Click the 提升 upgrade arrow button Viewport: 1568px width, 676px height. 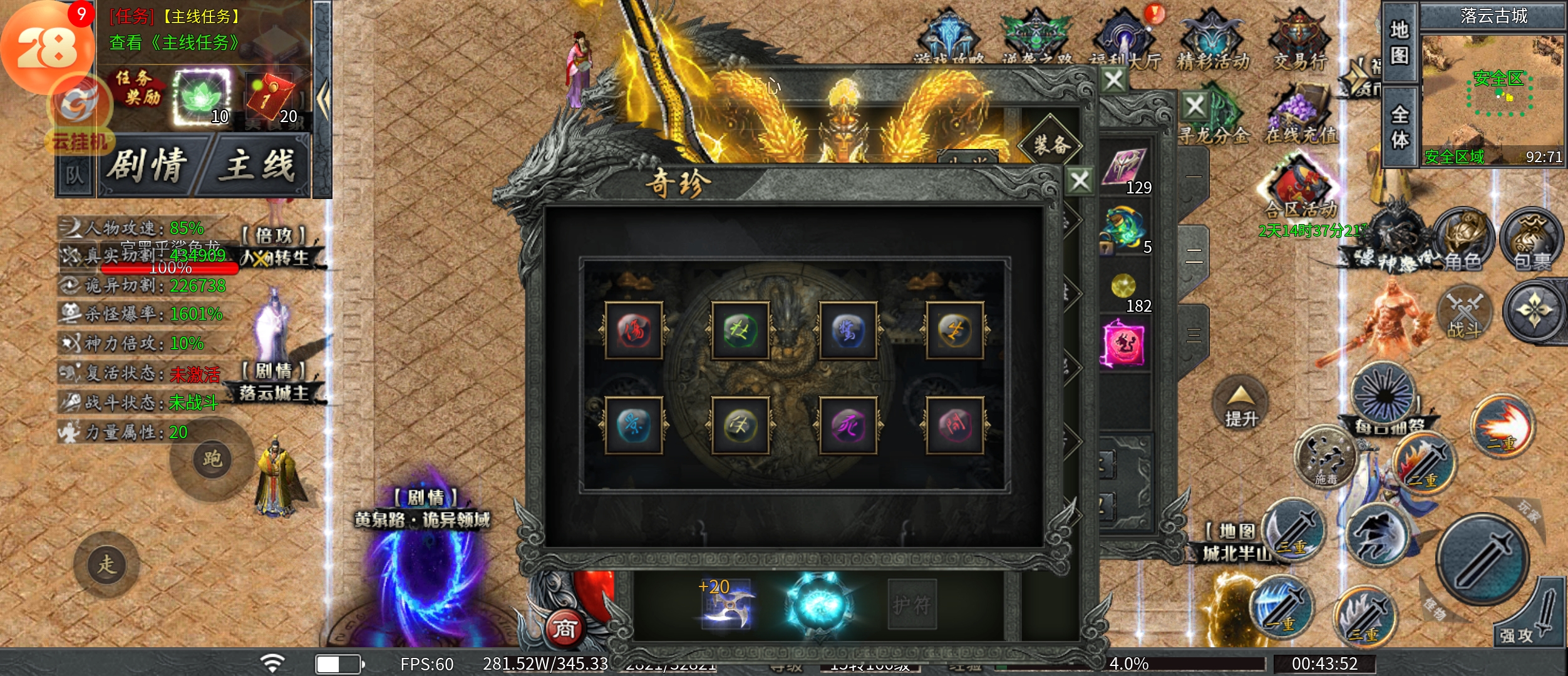click(x=1240, y=404)
